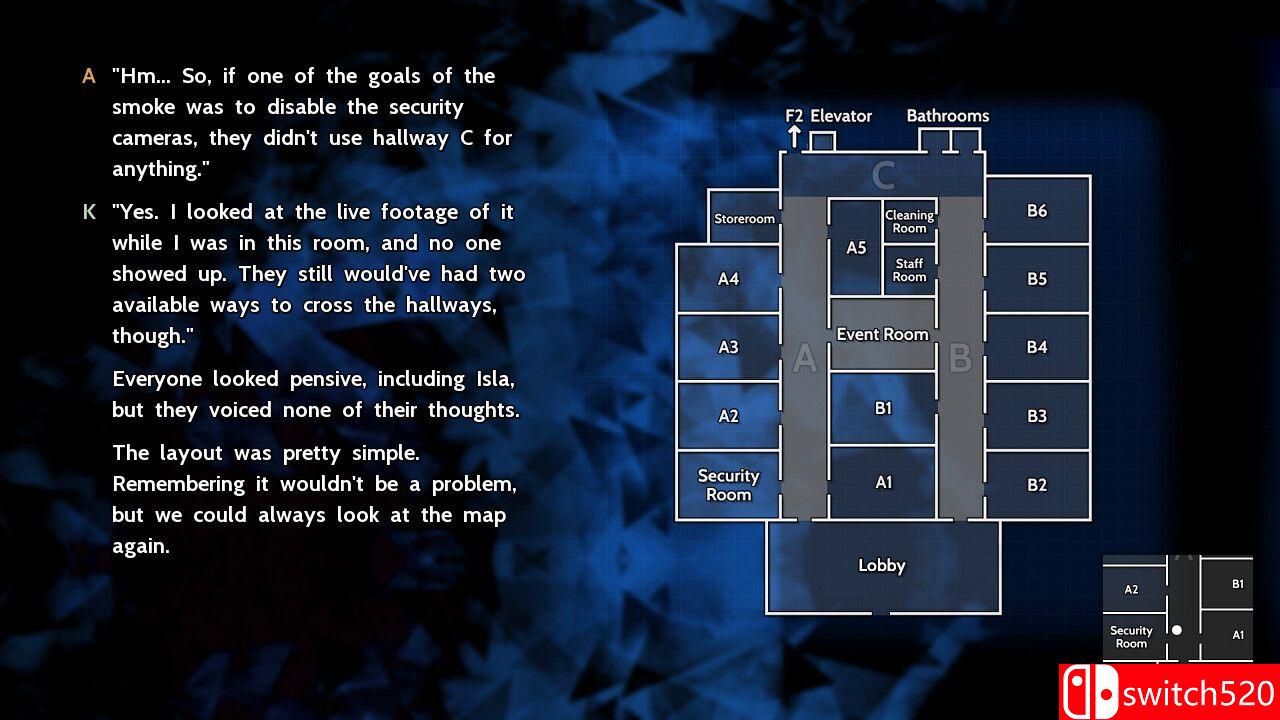Click room A2 on the minimap

(1134, 588)
